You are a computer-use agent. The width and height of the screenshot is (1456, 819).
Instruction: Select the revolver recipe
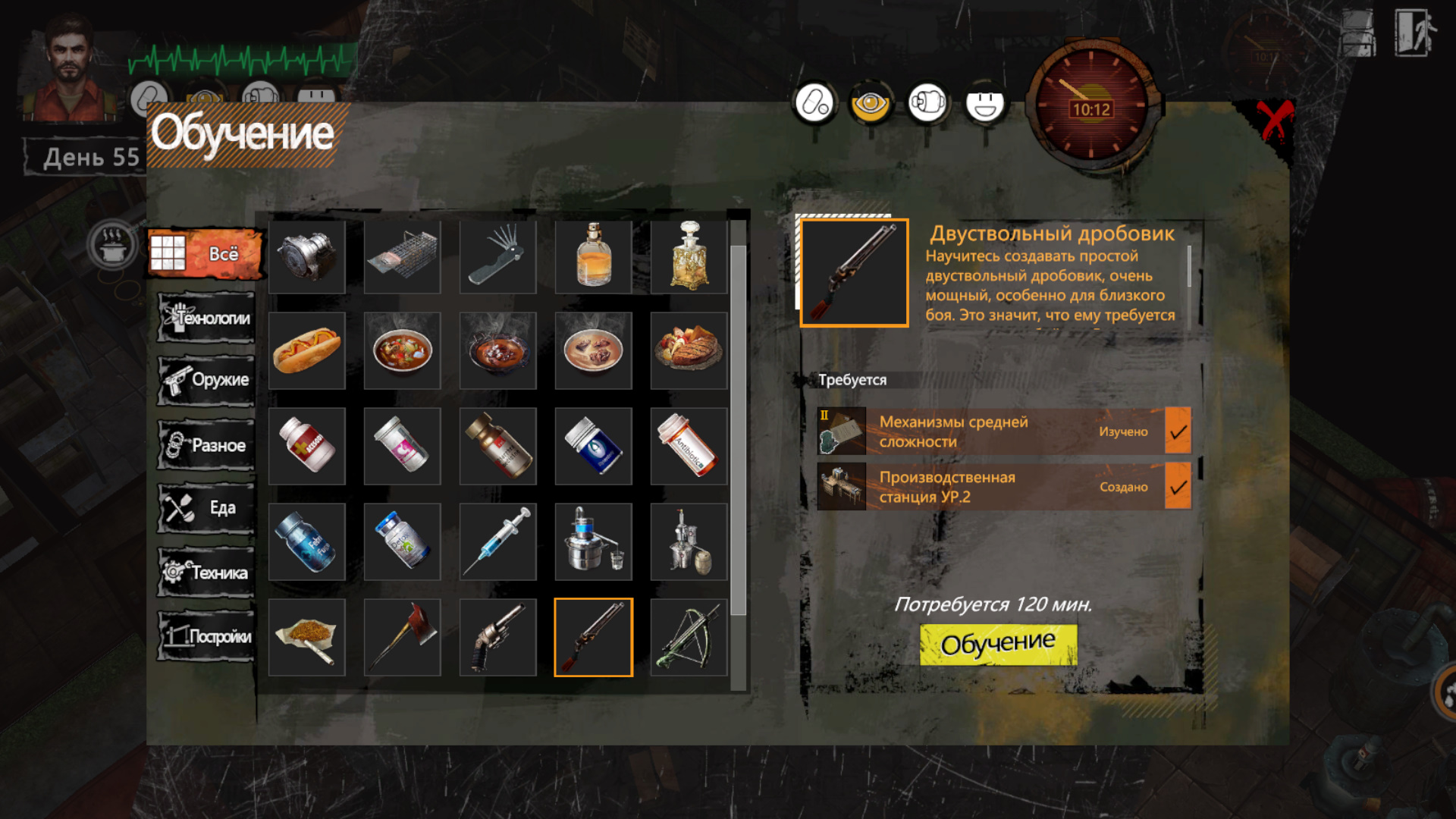(x=497, y=637)
